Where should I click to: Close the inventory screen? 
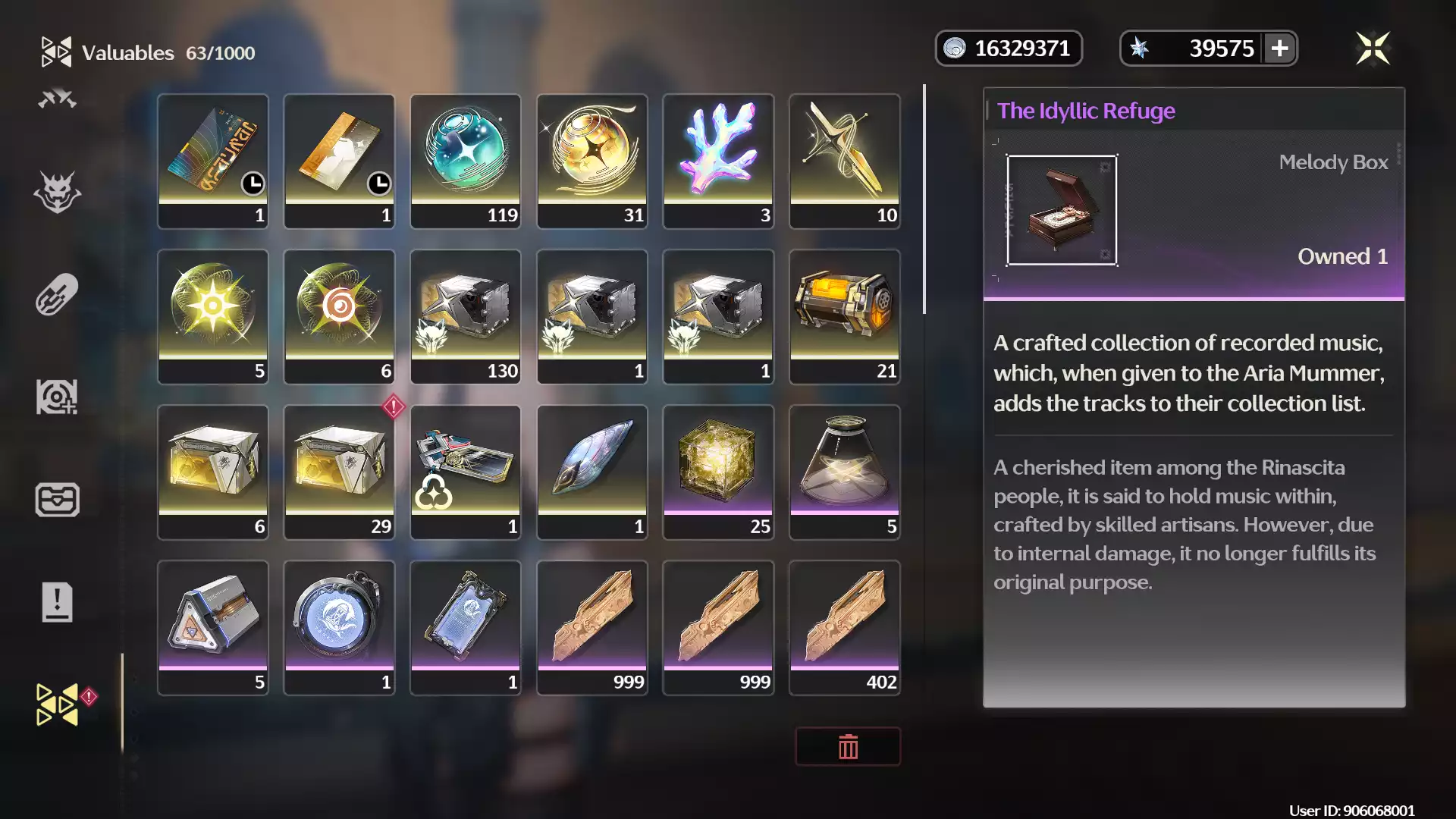pyautogui.click(x=1373, y=49)
